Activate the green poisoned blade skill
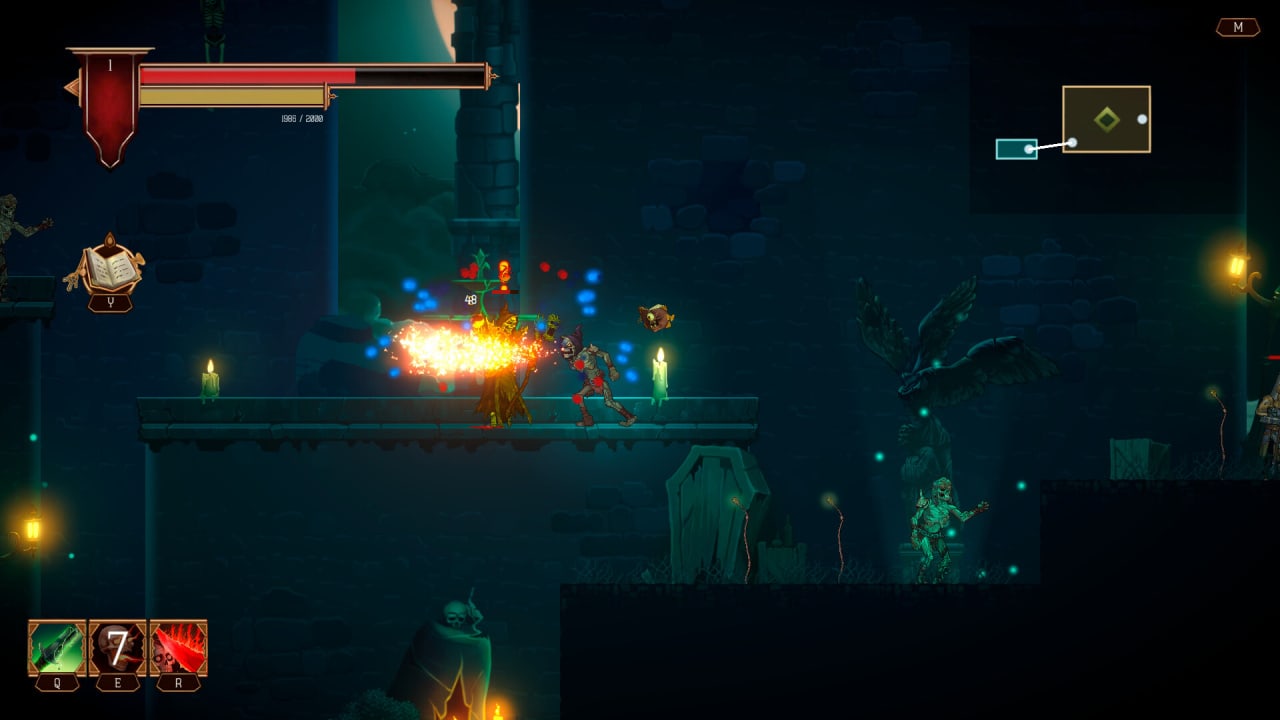This screenshot has height=720, width=1280. point(57,648)
